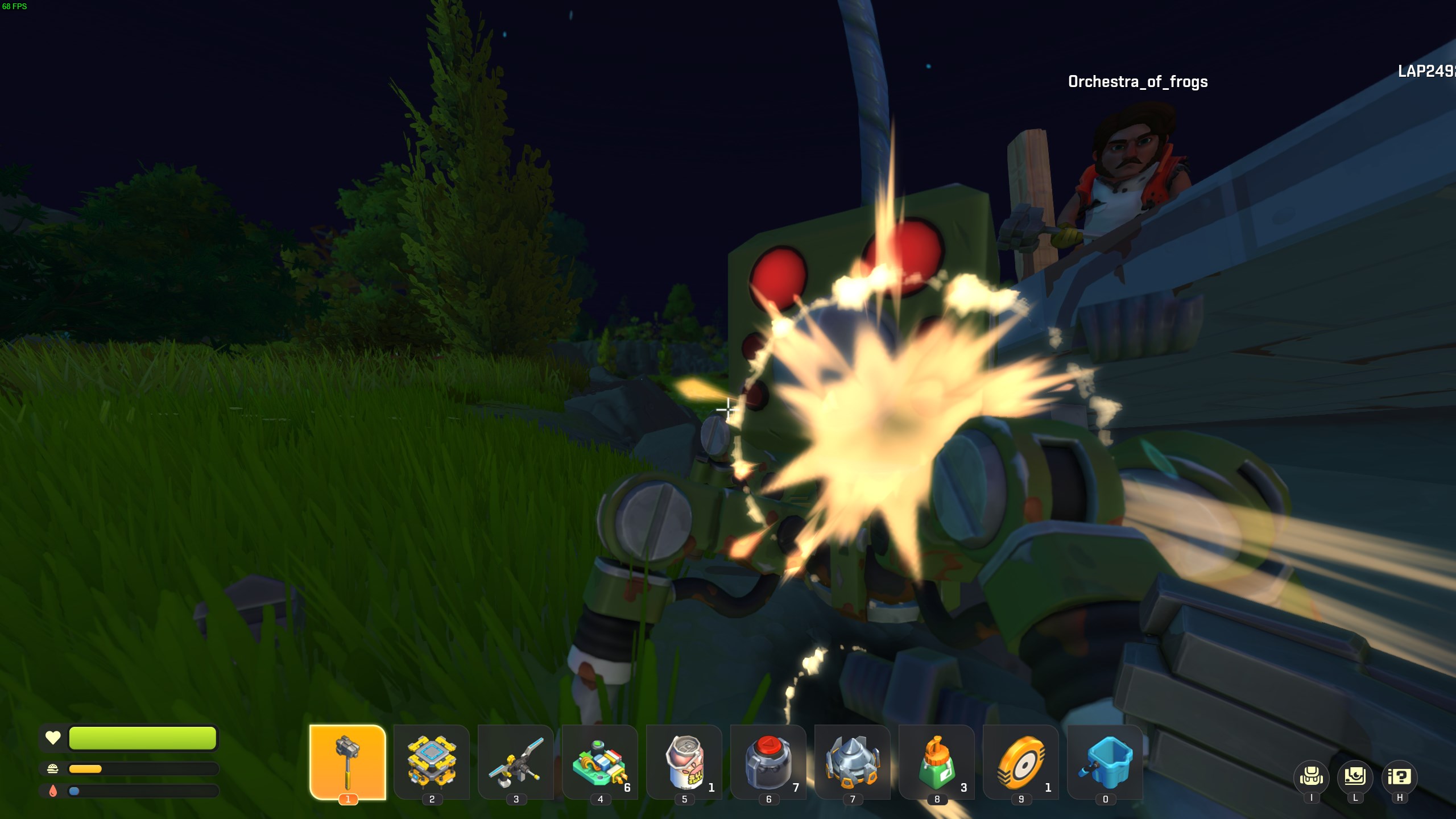
Task: Pick the orange disc item slot
Action: tap(1021, 762)
